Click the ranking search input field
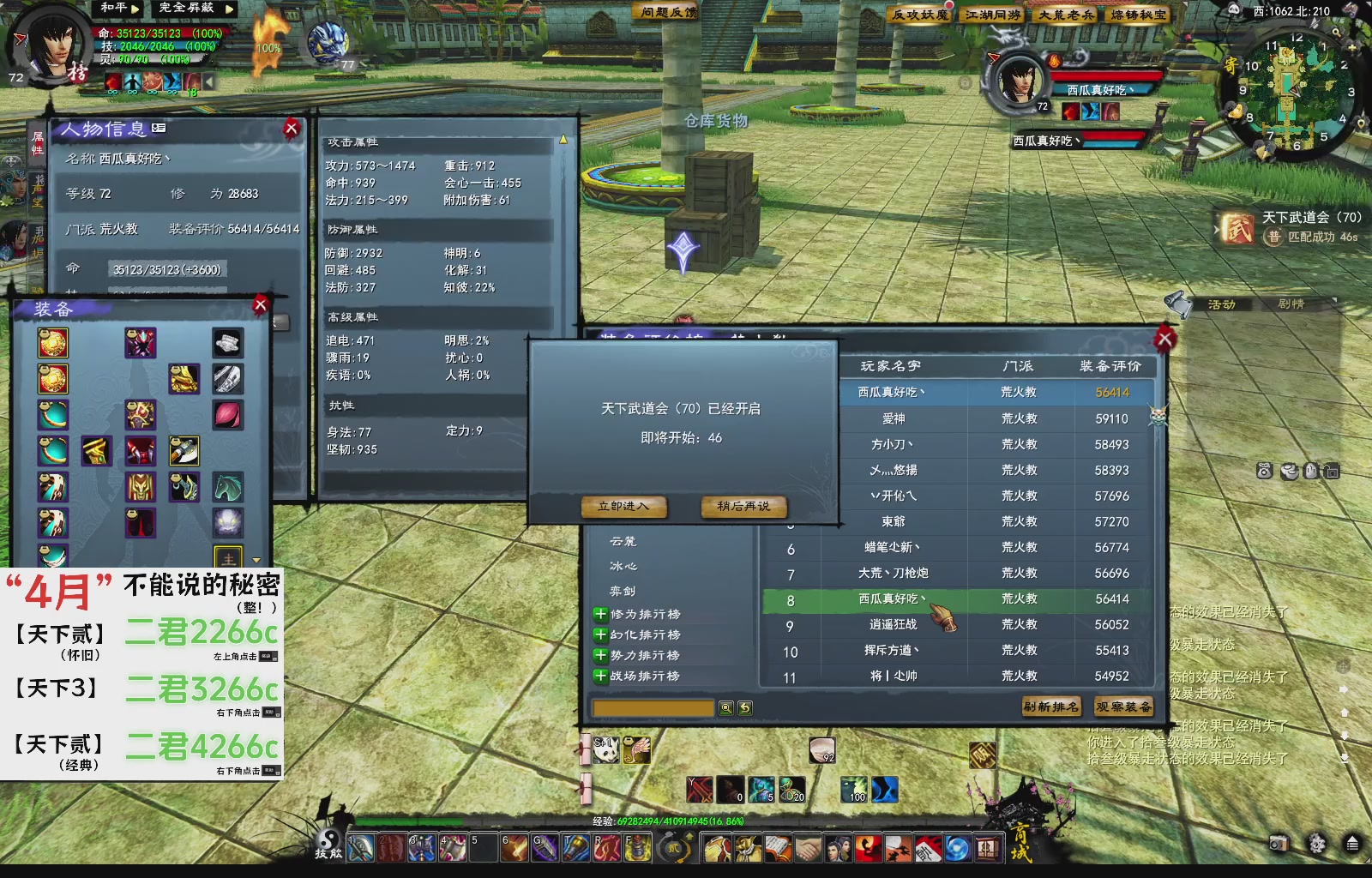1372x878 pixels. (x=652, y=707)
